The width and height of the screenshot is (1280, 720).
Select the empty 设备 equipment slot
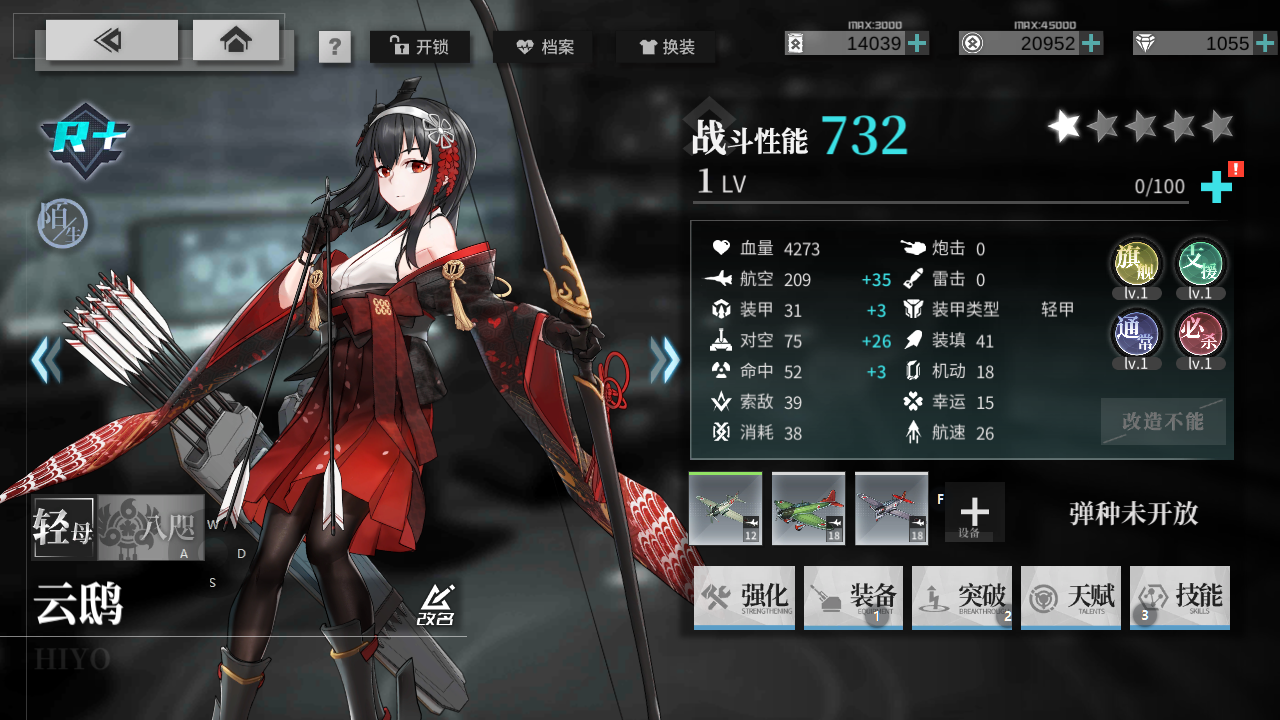tap(974, 512)
